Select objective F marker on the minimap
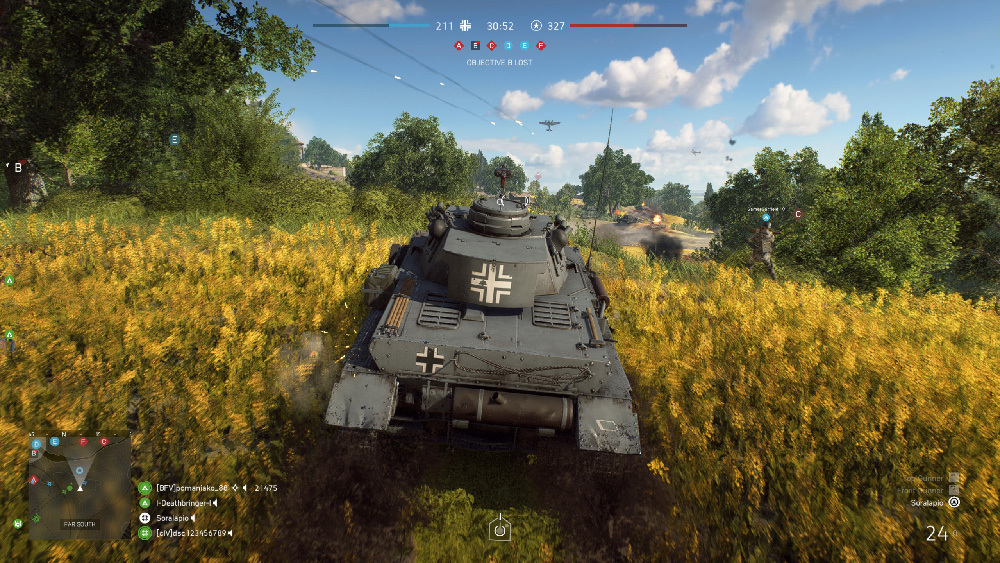 pyautogui.click(x=84, y=441)
